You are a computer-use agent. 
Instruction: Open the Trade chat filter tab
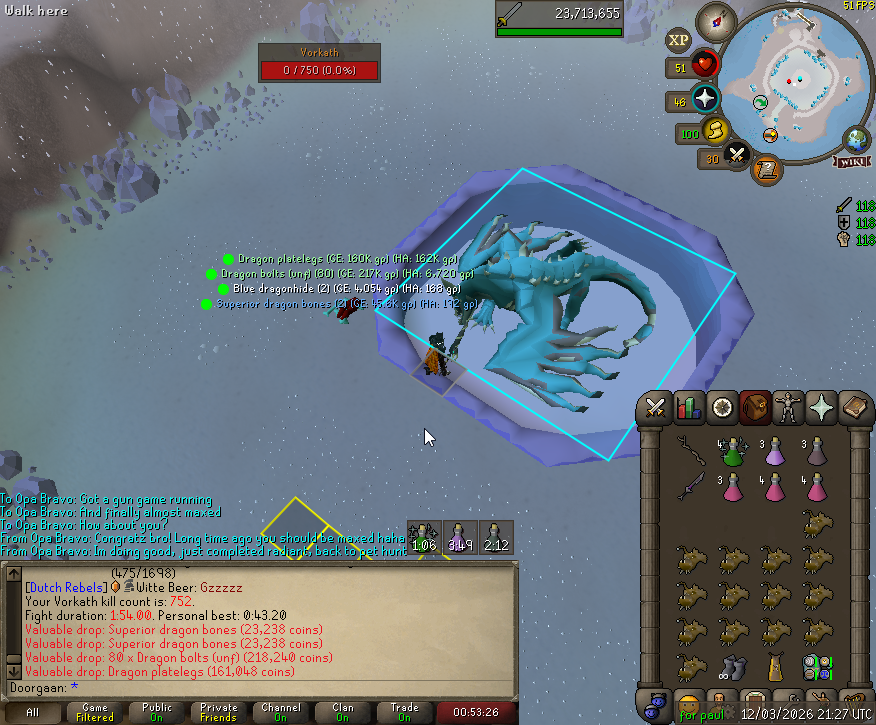[405, 712]
